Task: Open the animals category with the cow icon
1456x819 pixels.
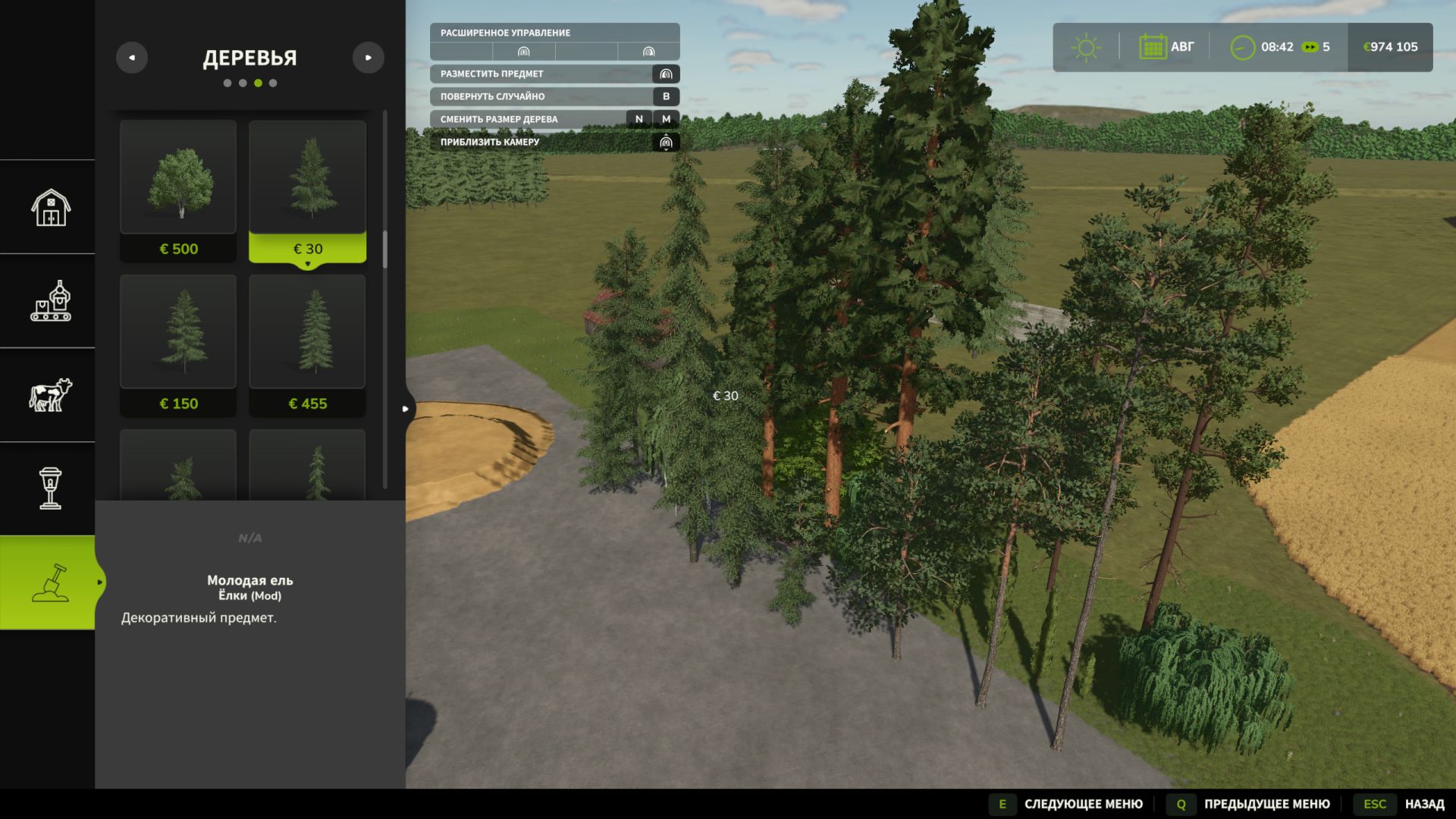Action: pyautogui.click(x=49, y=394)
